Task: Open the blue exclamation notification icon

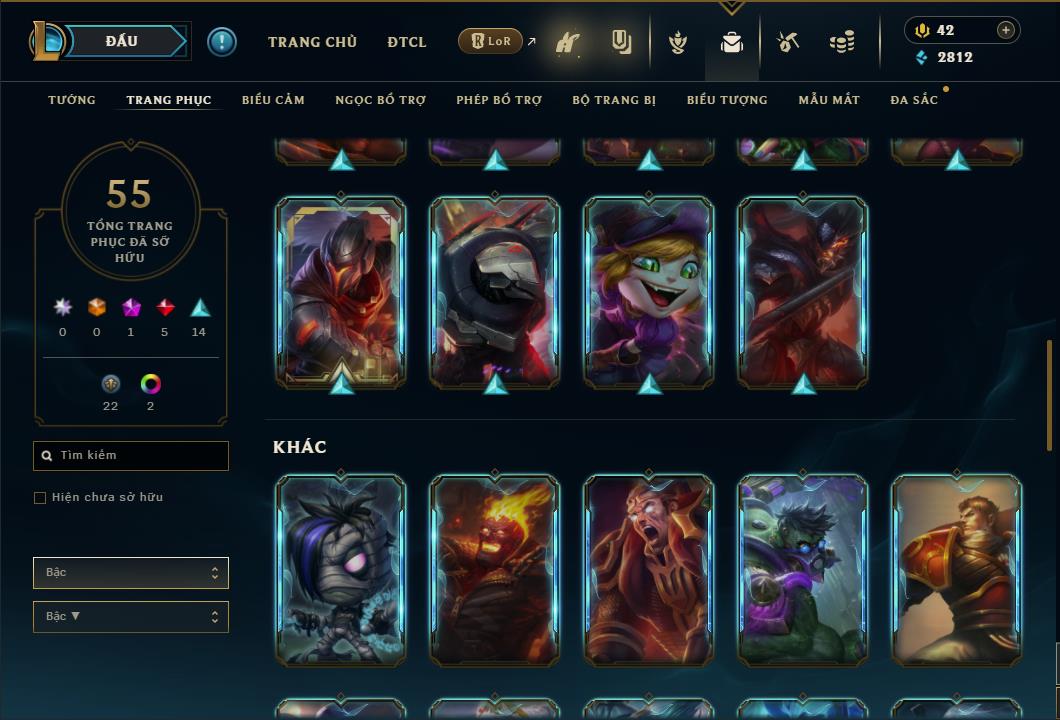Action: pyautogui.click(x=222, y=42)
